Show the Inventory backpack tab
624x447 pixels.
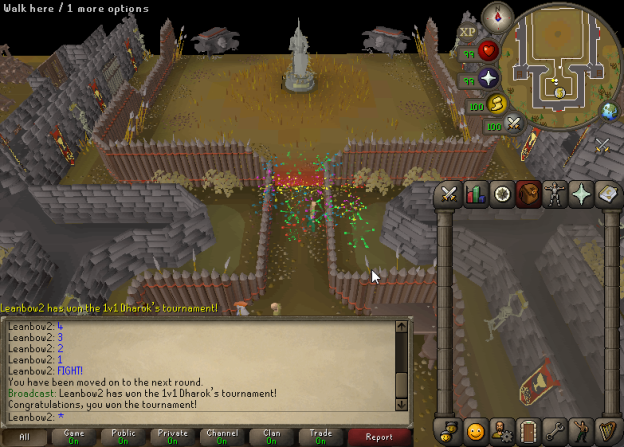point(528,194)
